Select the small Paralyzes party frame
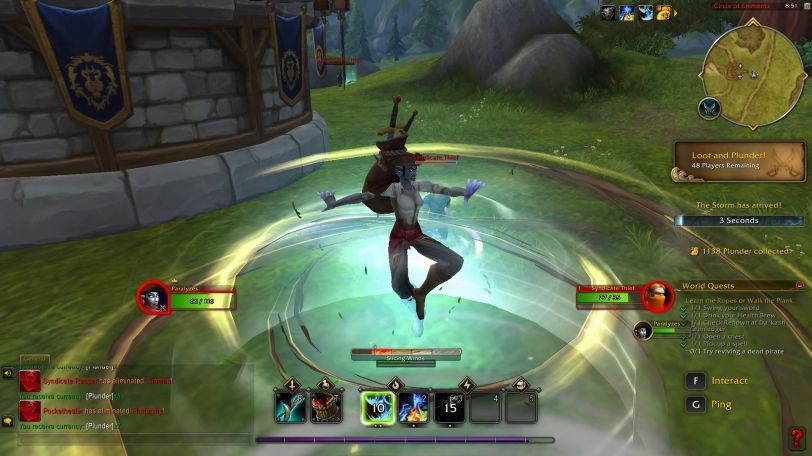 (644, 330)
